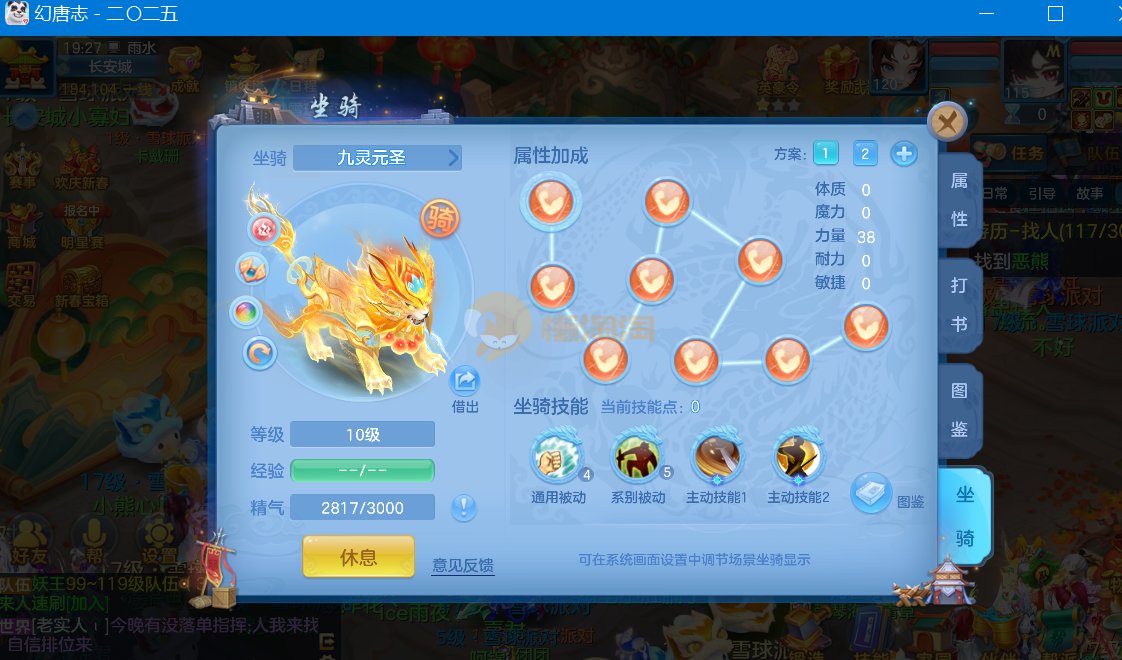Viewport: 1122px width, 660px height.
Task: Open the 打书 tab
Action: (959, 305)
